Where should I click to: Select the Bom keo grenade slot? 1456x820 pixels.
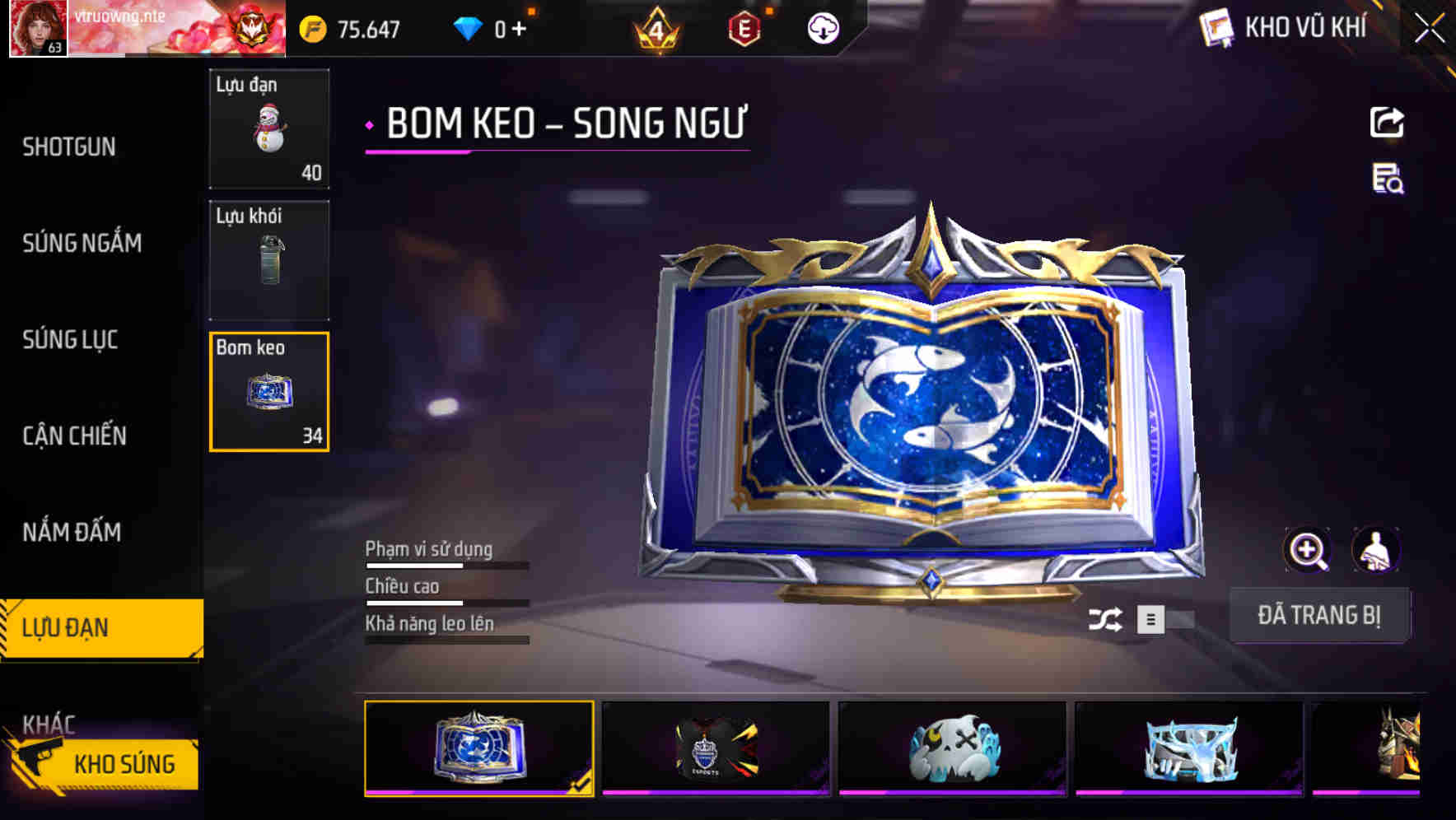point(269,392)
